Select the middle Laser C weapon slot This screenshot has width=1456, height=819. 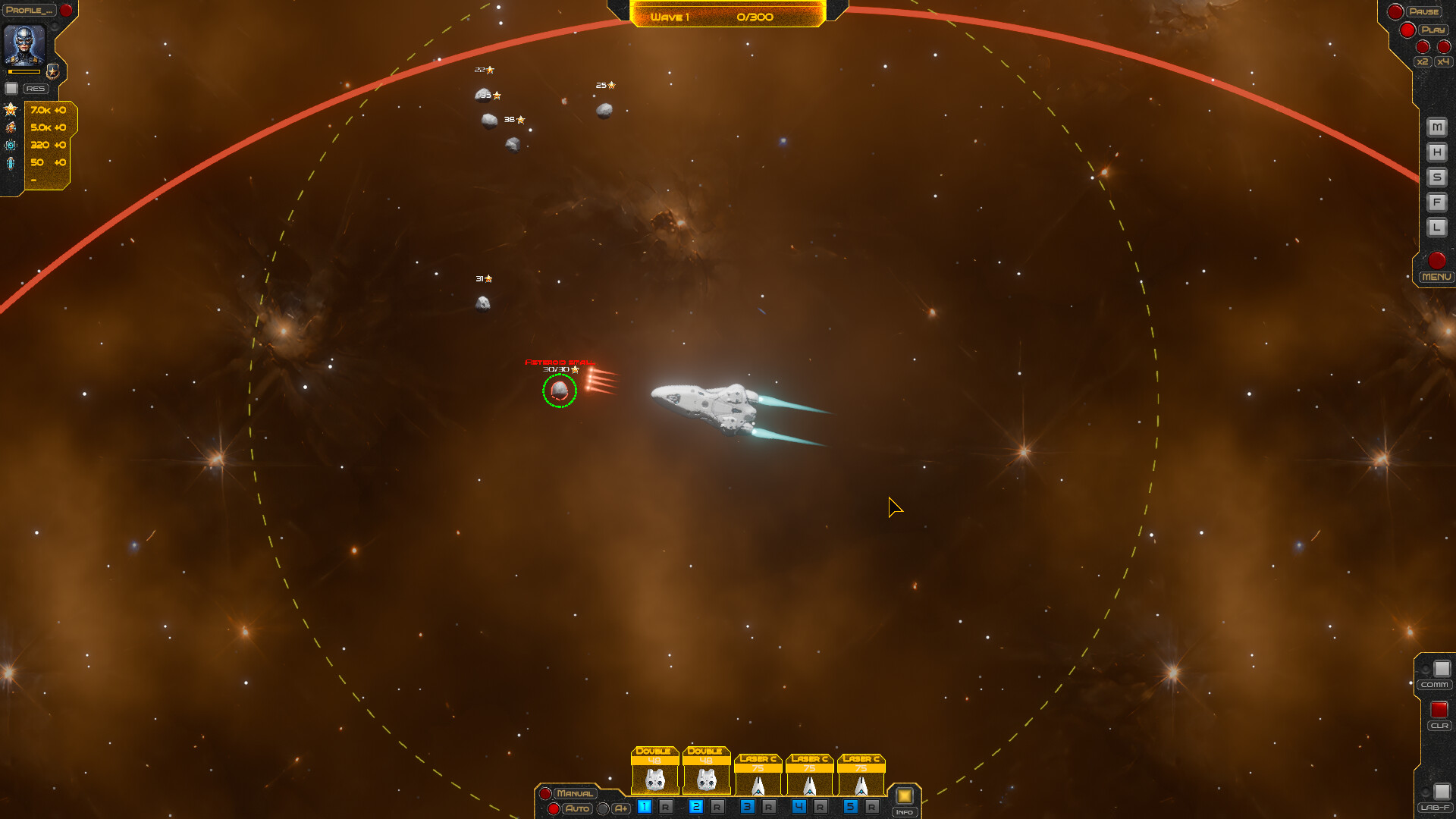(808, 773)
